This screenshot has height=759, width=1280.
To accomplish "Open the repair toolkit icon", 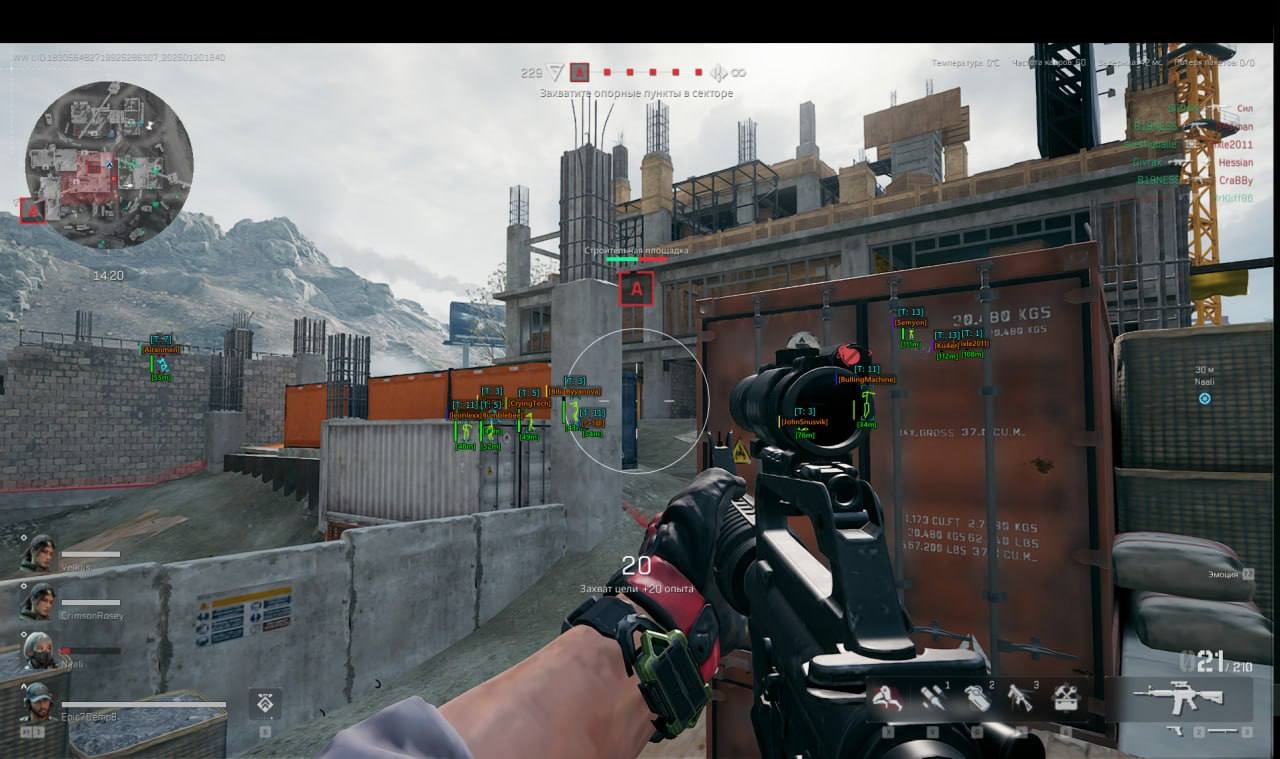I will pyautogui.click(x=1063, y=698).
